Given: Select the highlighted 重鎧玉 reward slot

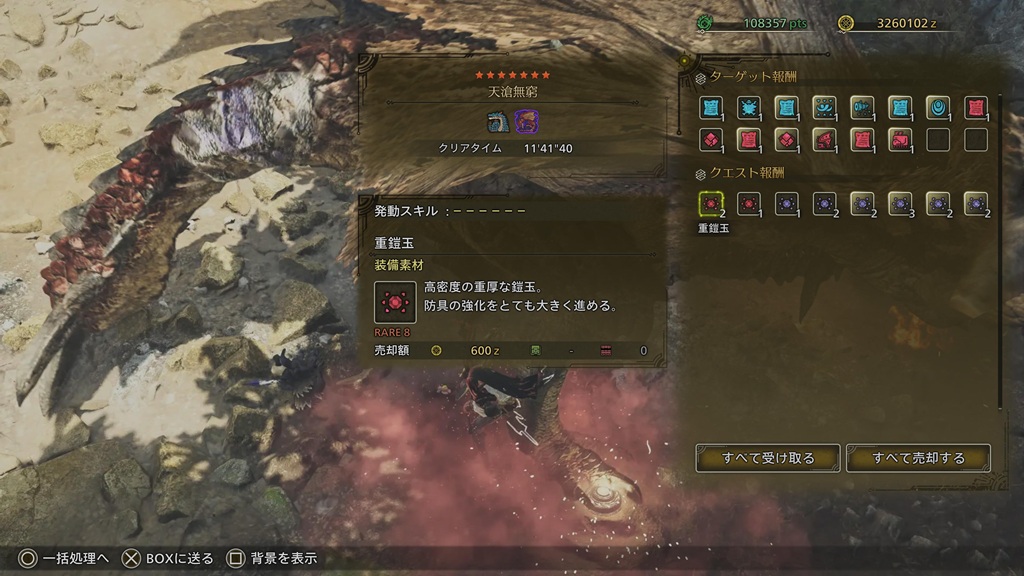Looking at the screenshot, I should click(x=711, y=204).
